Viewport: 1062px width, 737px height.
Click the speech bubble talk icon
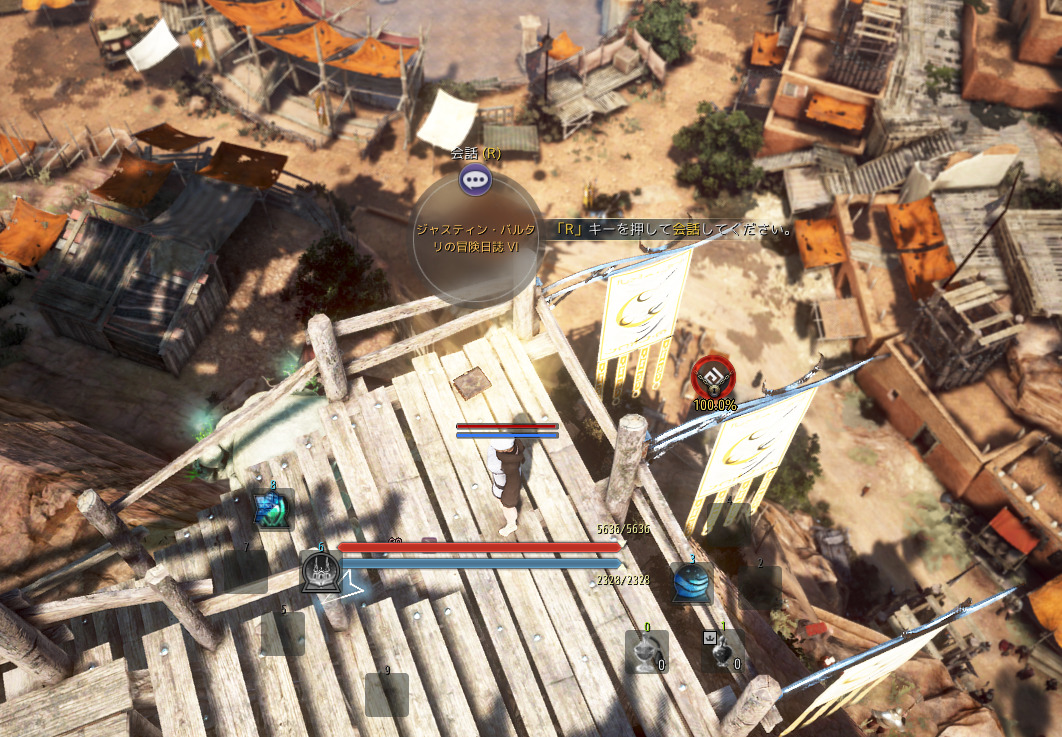(475, 180)
